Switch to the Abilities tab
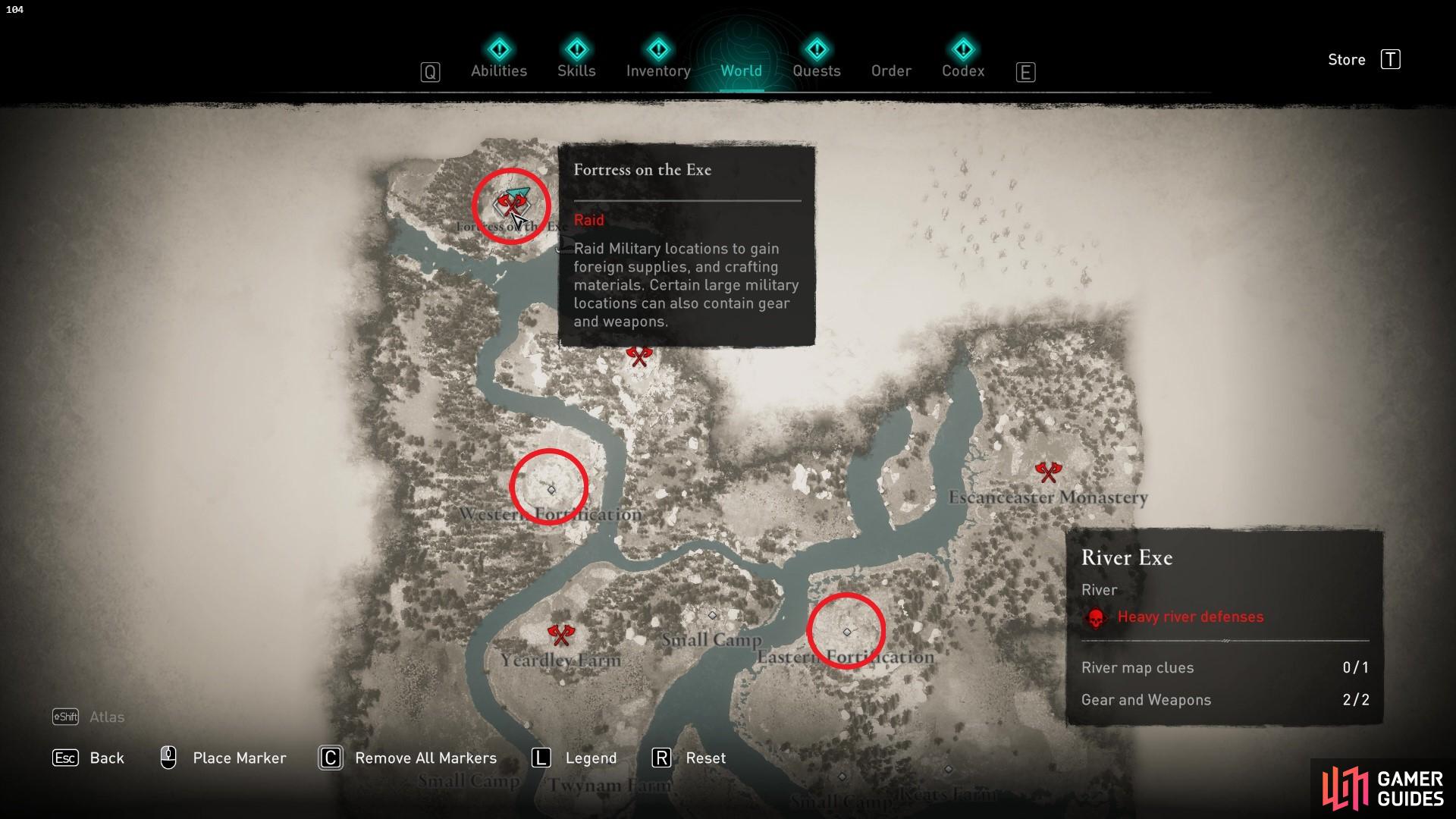The width and height of the screenshot is (1456, 819). tap(498, 71)
